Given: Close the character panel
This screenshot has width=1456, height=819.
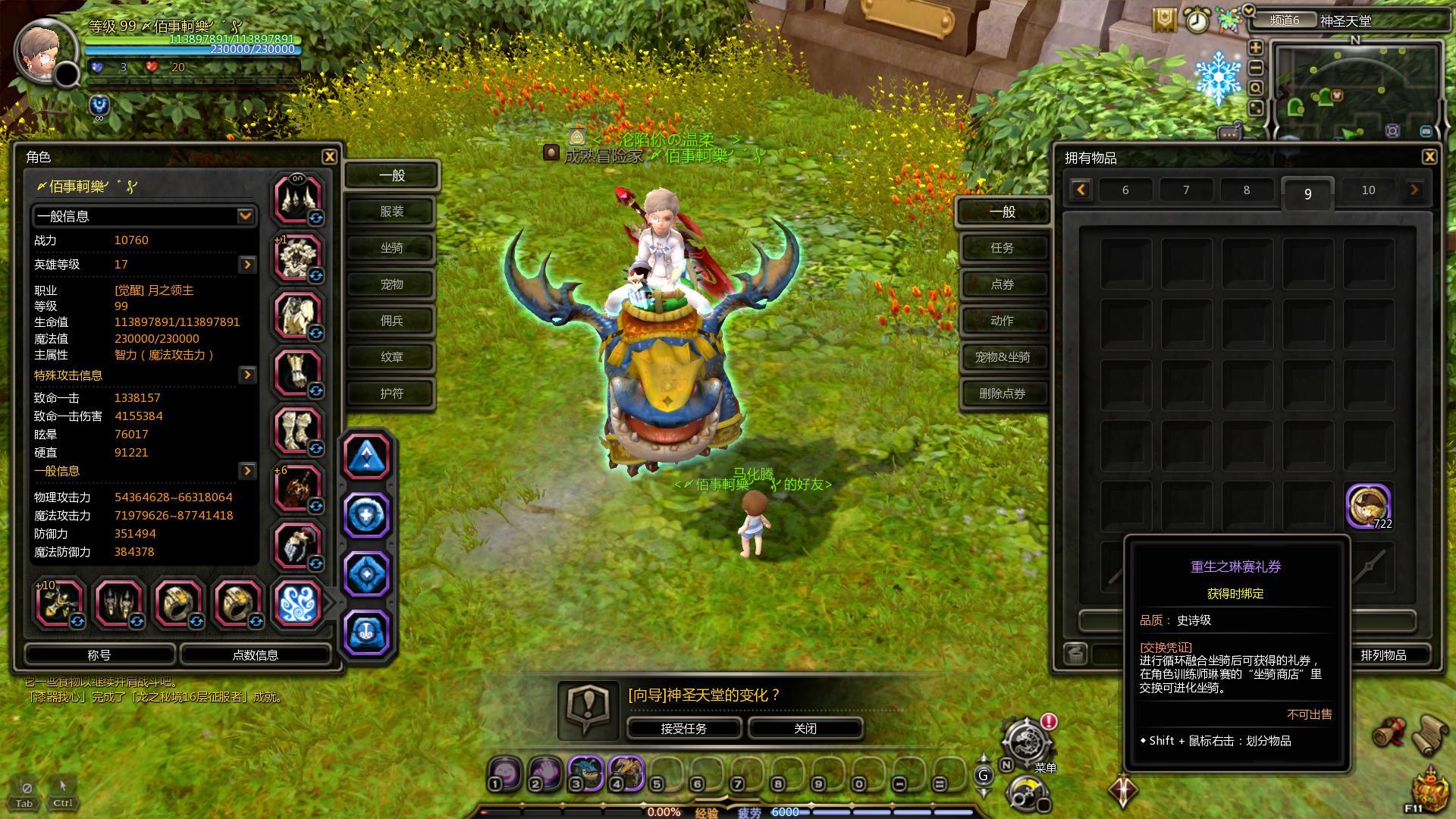Looking at the screenshot, I should [329, 156].
